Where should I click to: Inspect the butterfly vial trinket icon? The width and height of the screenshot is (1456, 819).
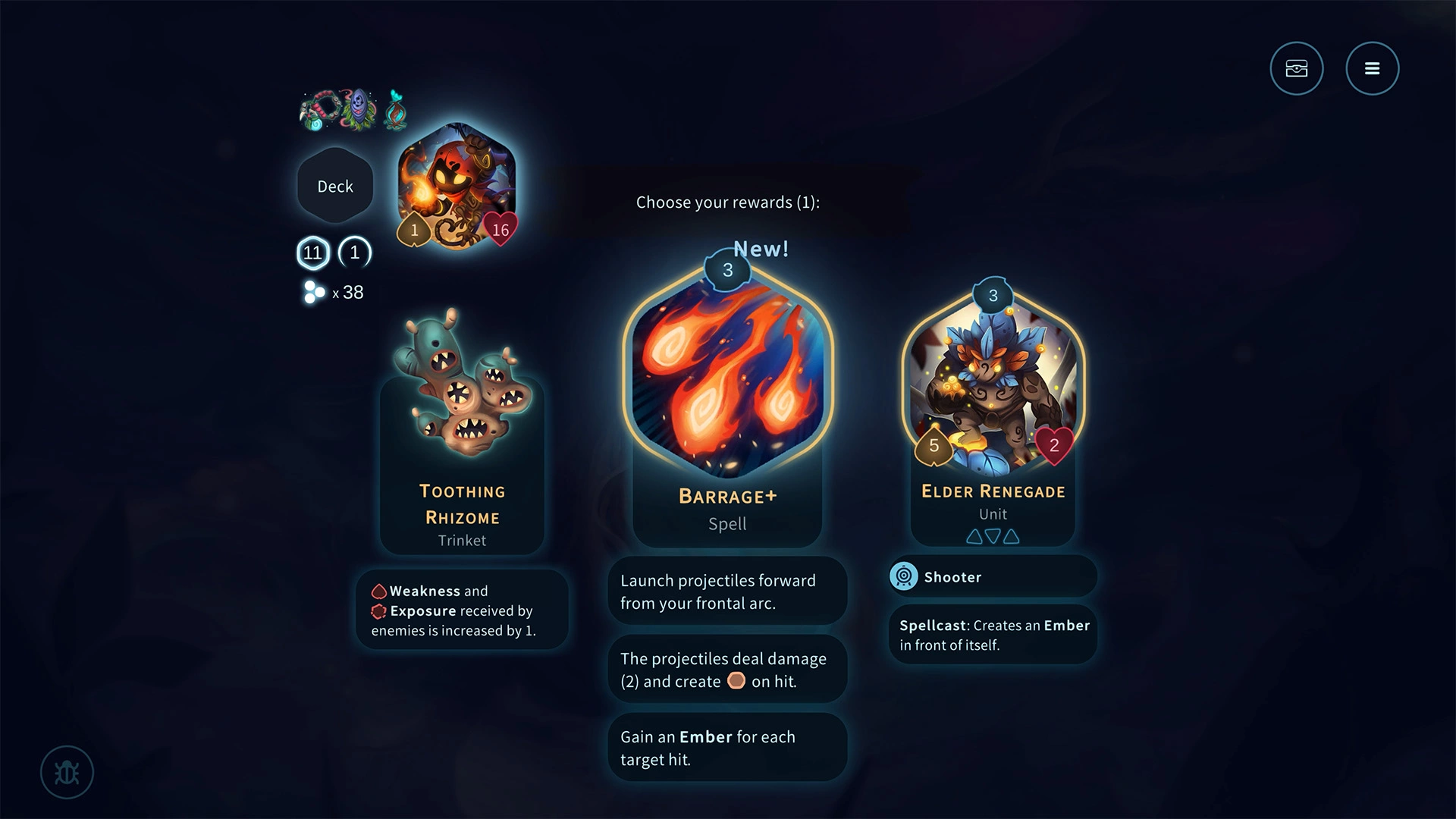(x=395, y=110)
